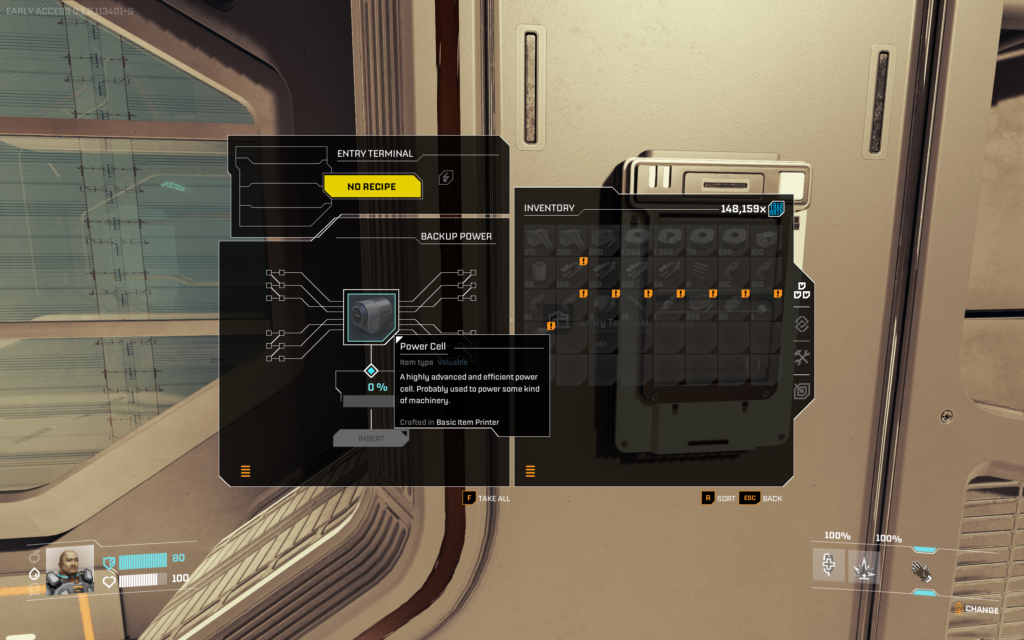Open the orange list menu in Backup Power panel
This screenshot has height=640, width=1024.
click(245, 471)
